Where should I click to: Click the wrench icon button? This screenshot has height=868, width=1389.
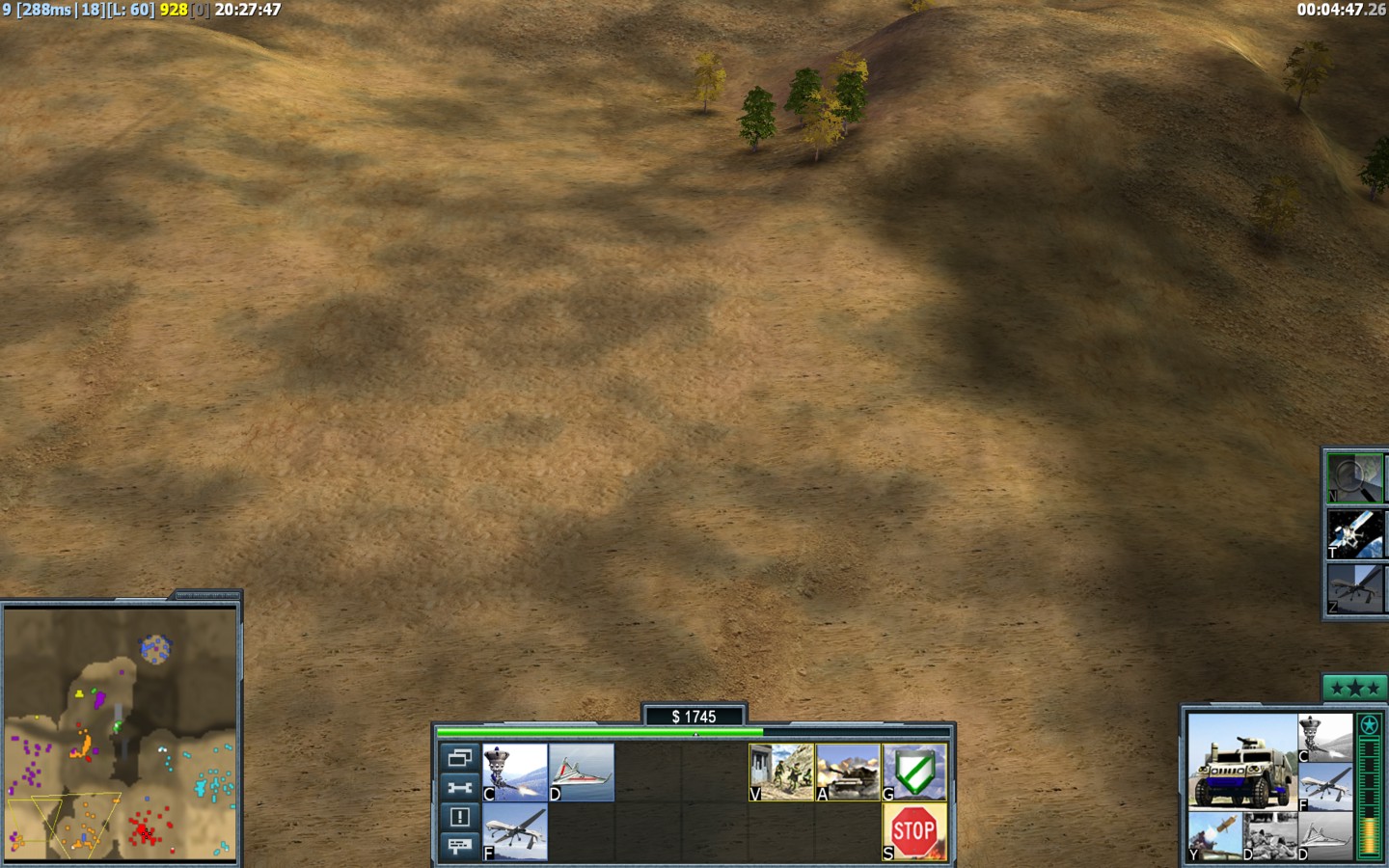coord(459,788)
